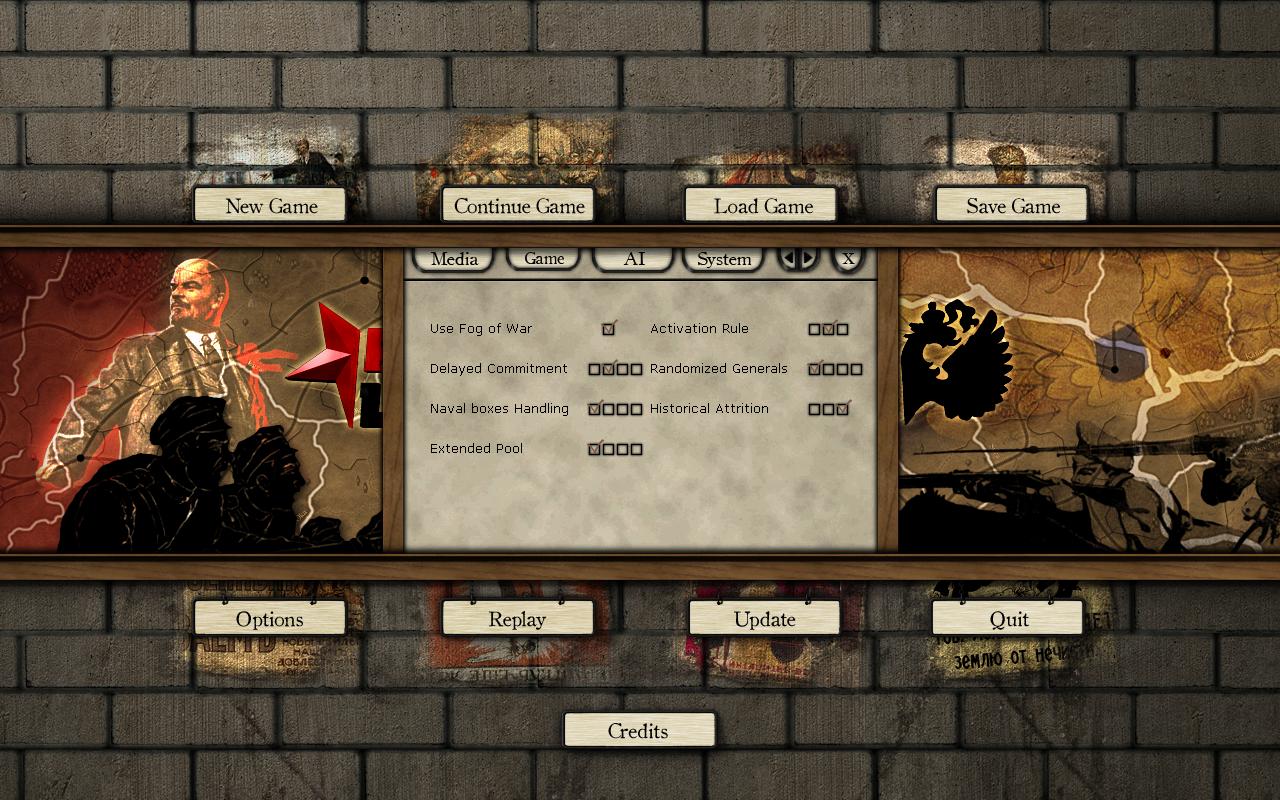Quit the game
1280x800 pixels.
[x=1008, y=619]
